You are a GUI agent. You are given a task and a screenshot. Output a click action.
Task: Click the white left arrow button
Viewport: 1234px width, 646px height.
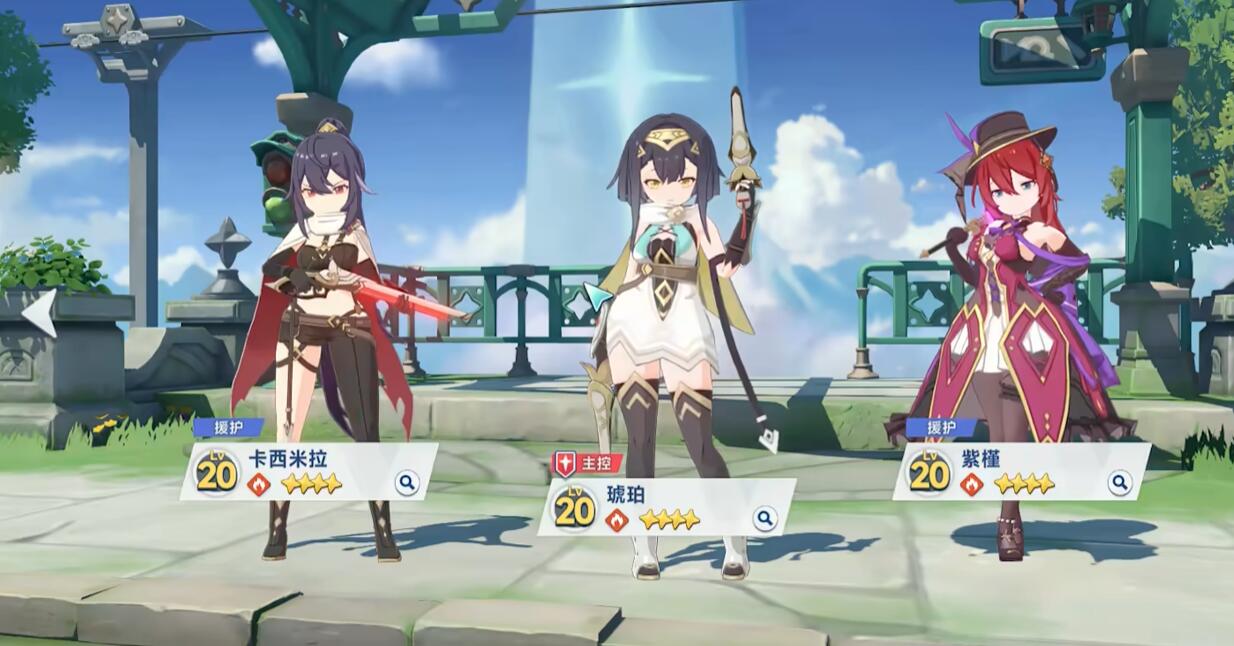pyautogui.click(x=40, y=312)
